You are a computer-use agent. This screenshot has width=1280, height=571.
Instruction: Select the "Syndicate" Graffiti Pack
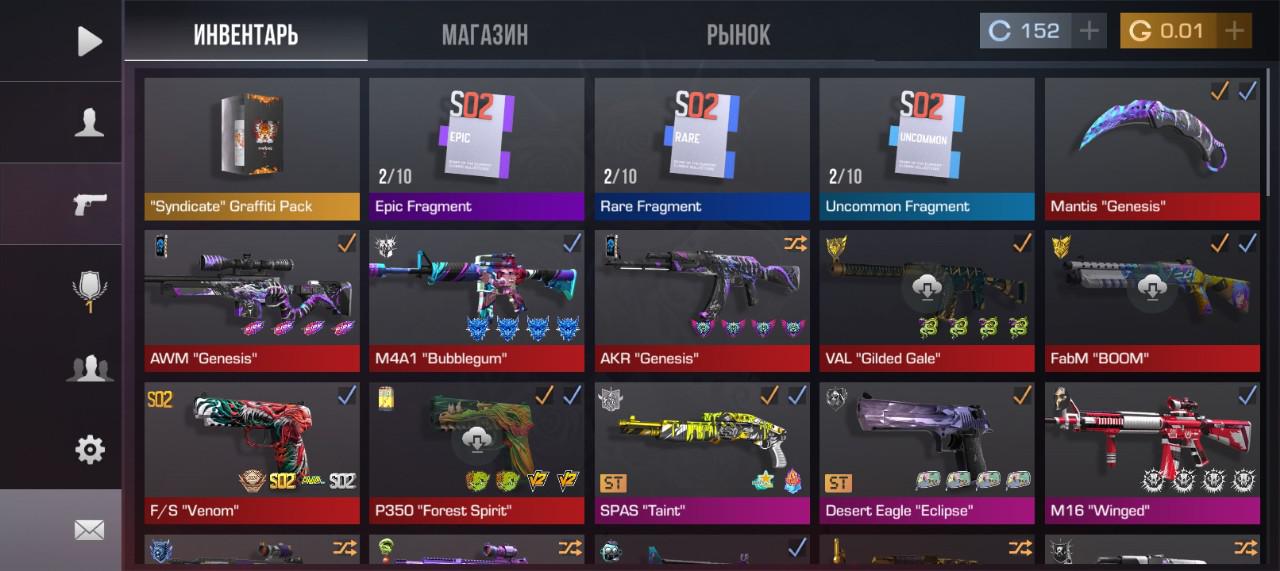pos(252,148)
